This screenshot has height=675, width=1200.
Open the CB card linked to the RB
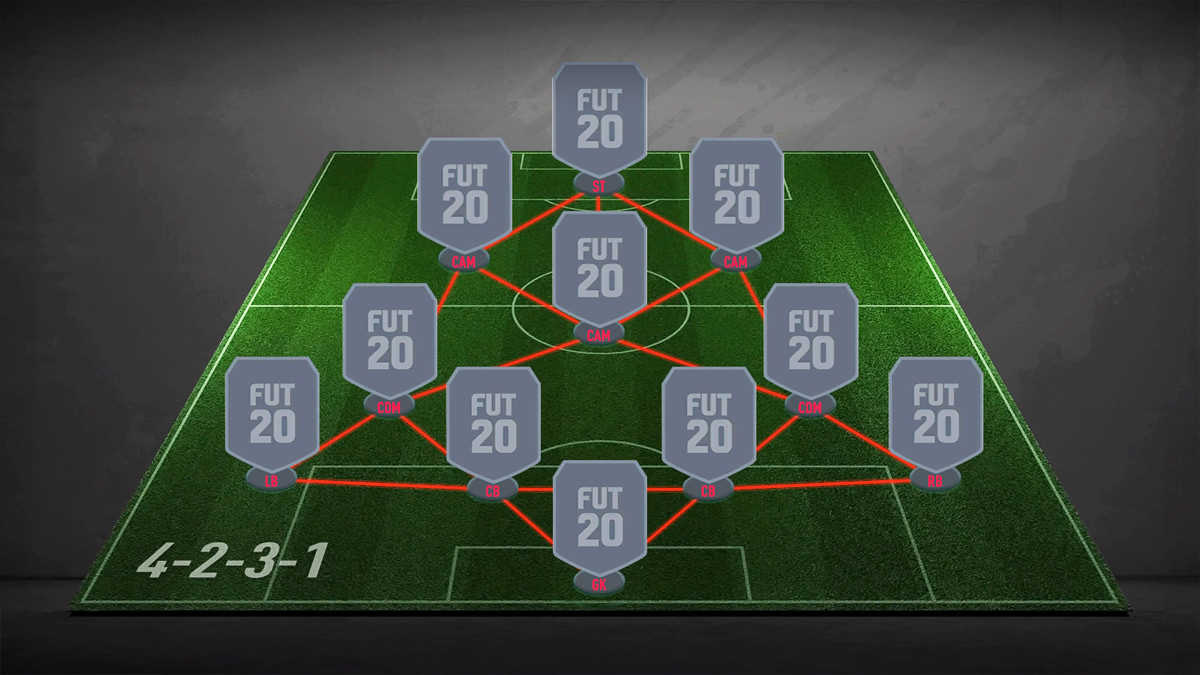click(709, 424)
